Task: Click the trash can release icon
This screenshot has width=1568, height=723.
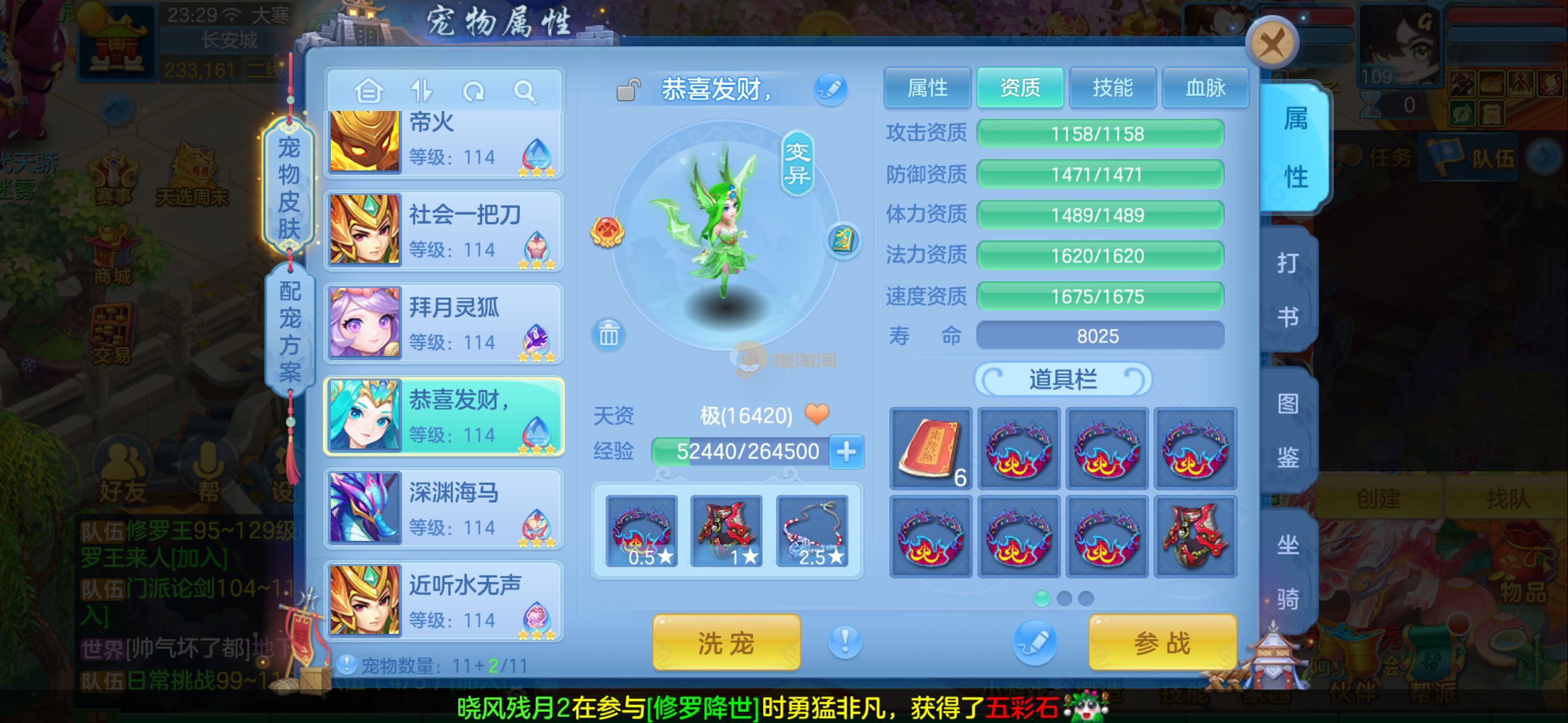Action: (608, 334)
